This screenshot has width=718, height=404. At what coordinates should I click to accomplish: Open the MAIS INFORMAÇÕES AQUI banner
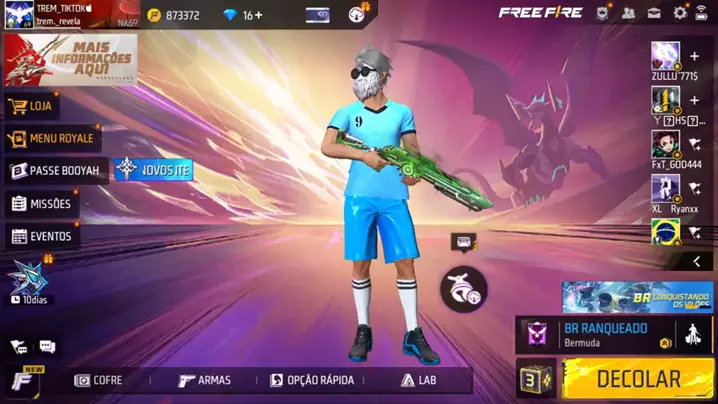[x=70, y=60]
